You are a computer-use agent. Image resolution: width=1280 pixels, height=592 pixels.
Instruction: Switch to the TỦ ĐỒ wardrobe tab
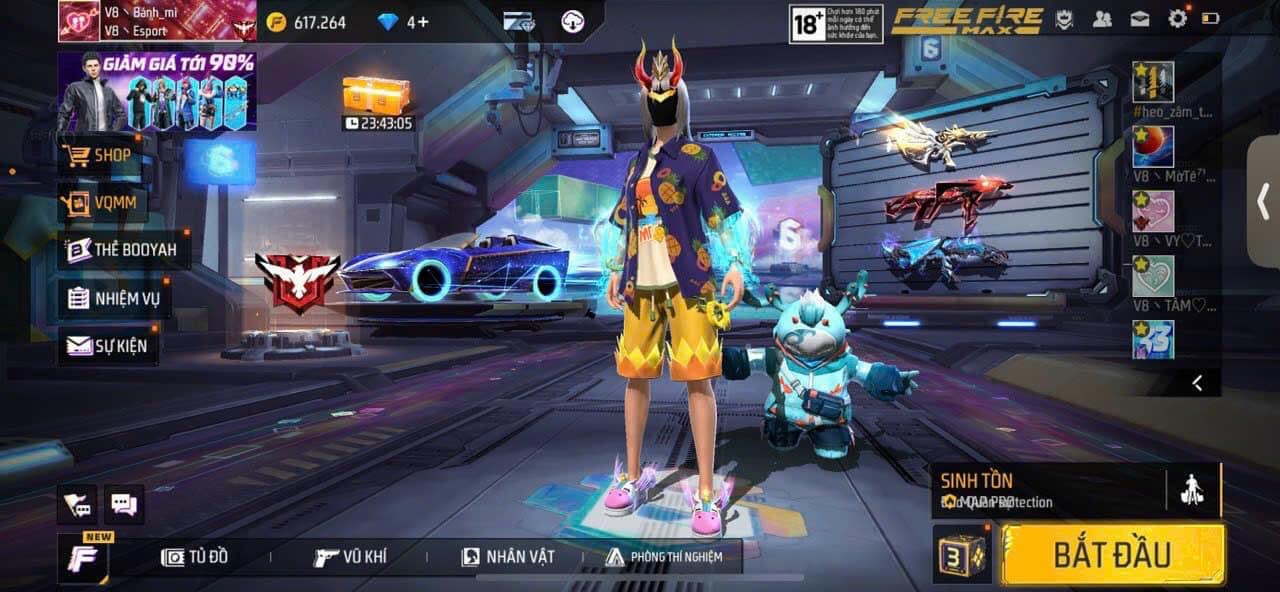tap(195, 557)
